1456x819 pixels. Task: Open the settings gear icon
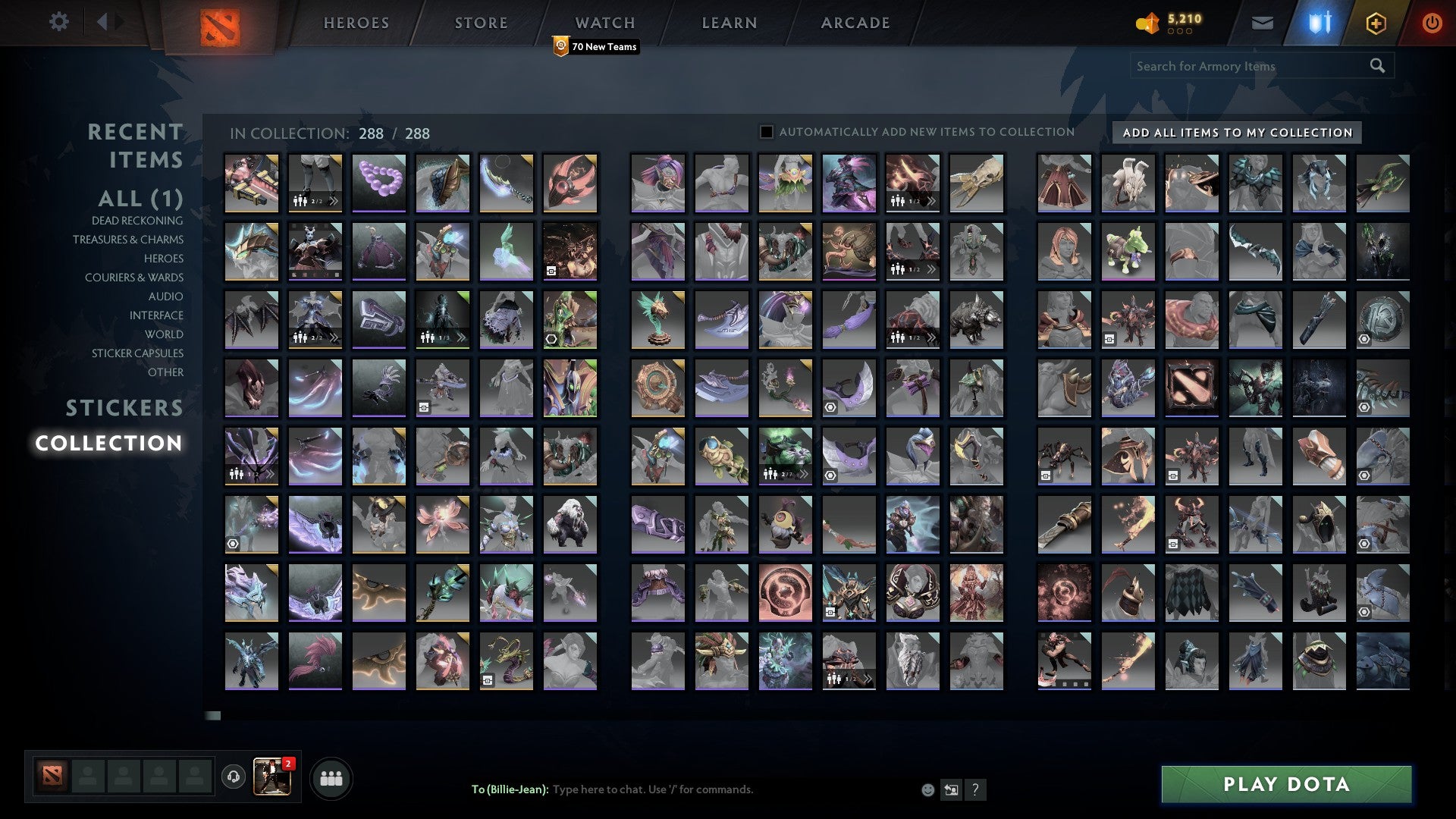point(59,22)
